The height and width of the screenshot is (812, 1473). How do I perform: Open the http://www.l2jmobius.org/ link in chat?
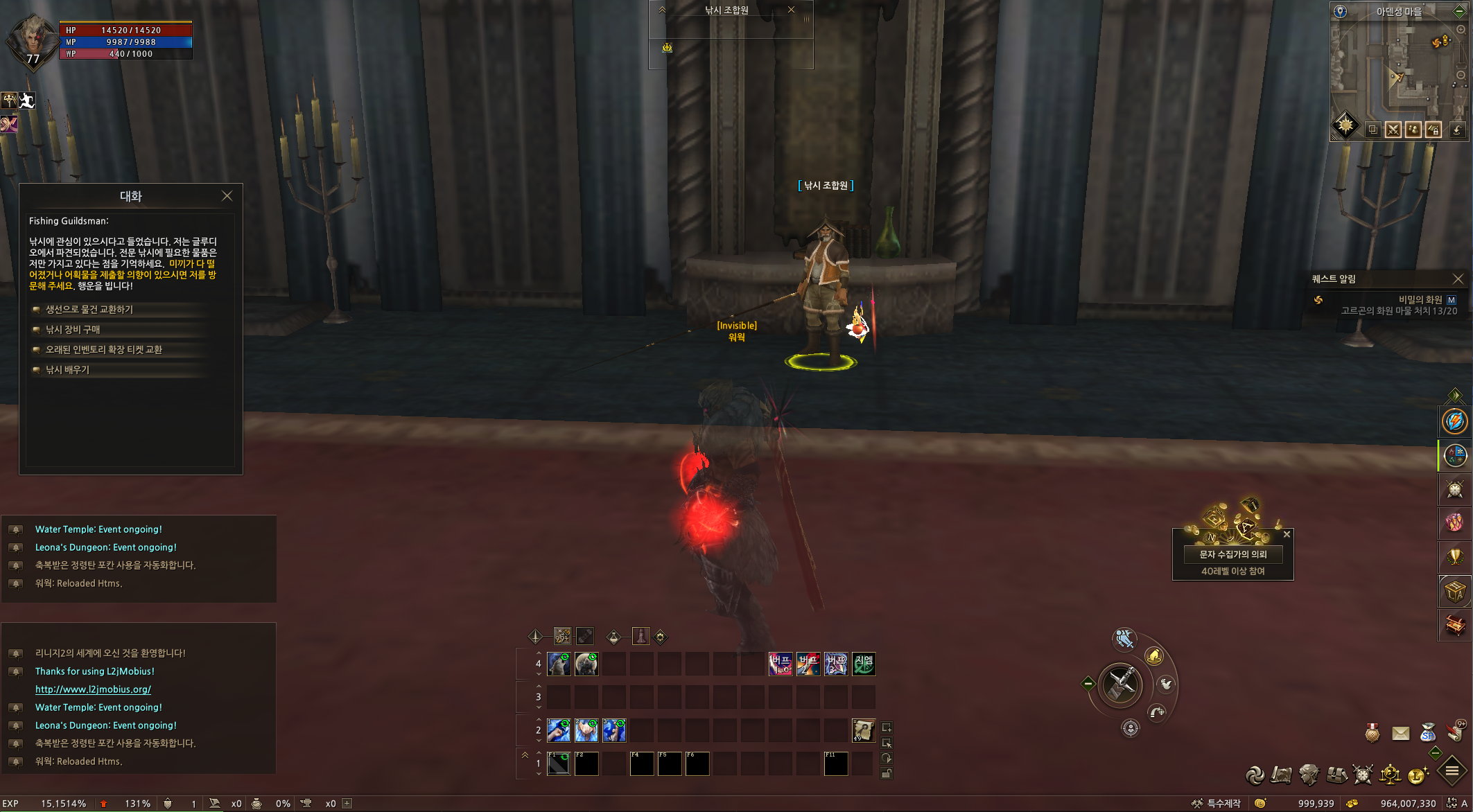click(93, 689)
